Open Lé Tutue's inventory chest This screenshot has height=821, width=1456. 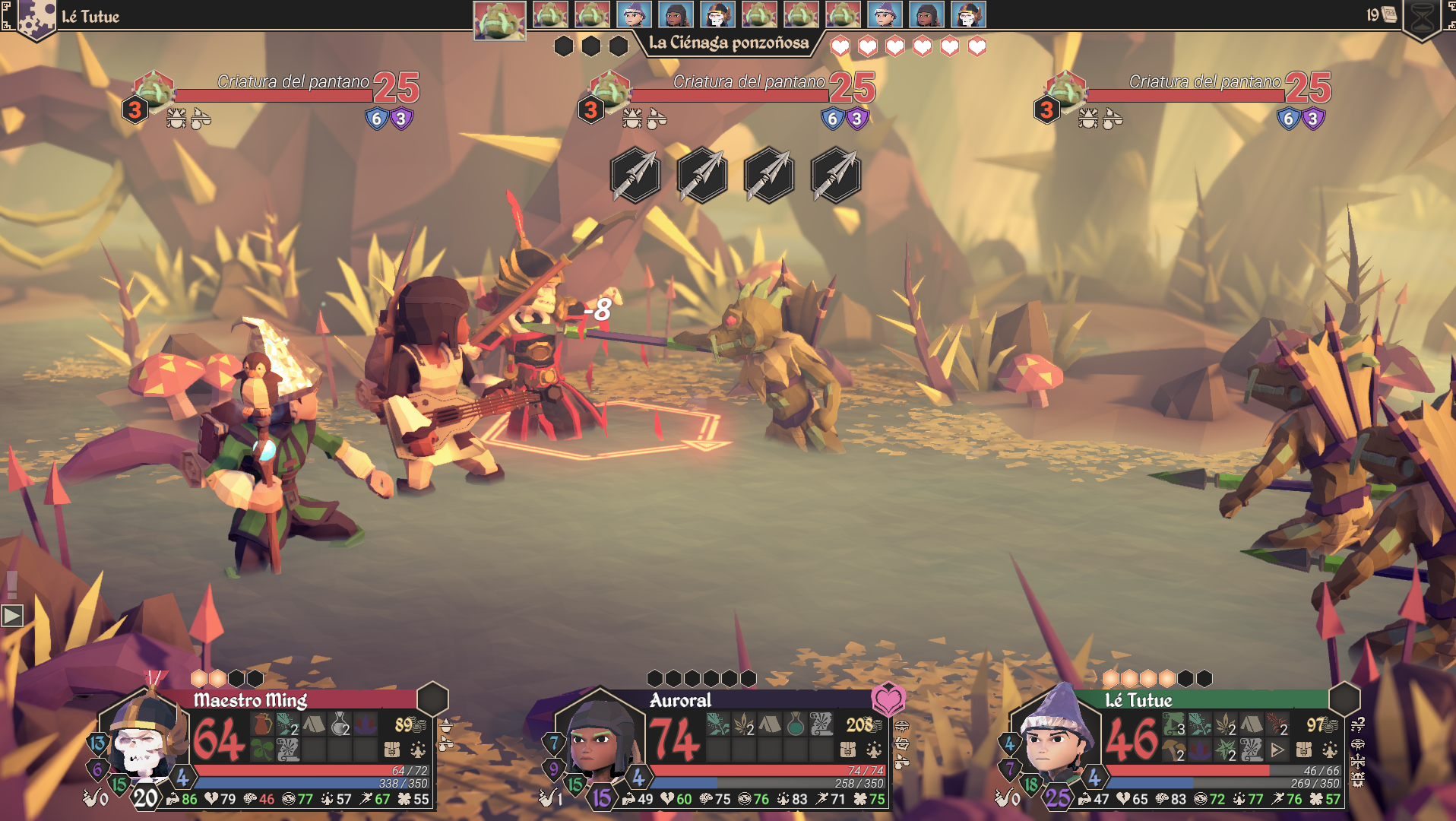pyautogui.click(x=1304, y=750)
